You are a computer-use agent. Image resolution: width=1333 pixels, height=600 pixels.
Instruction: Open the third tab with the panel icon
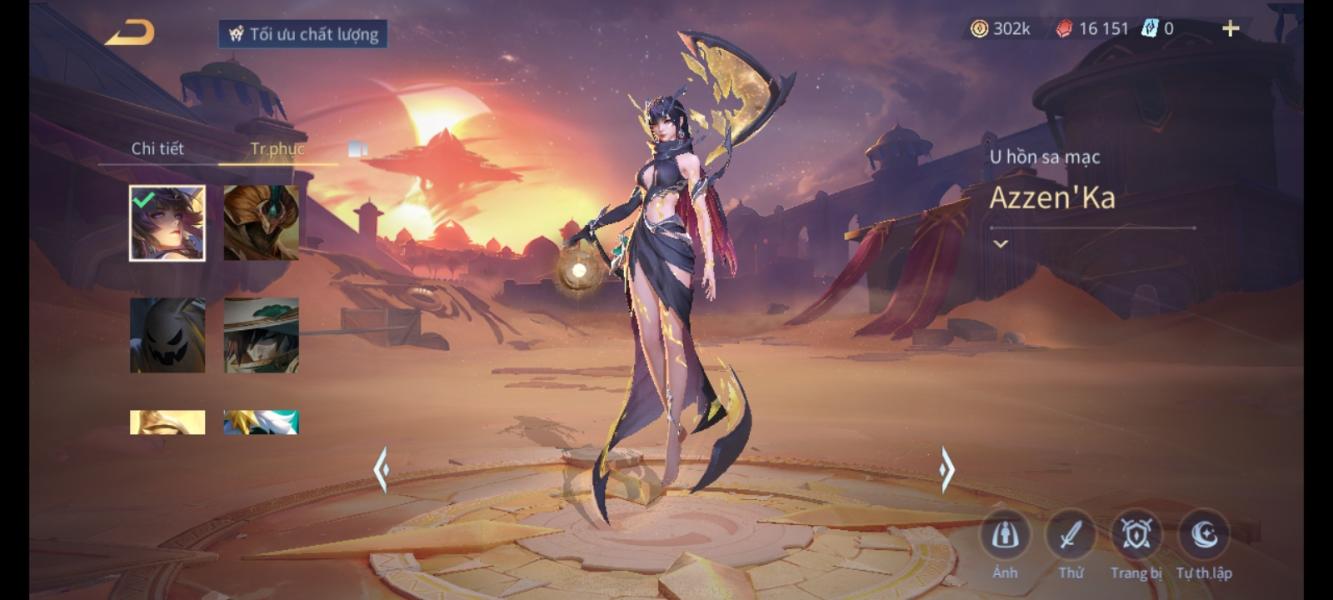[x=357, y=149]
